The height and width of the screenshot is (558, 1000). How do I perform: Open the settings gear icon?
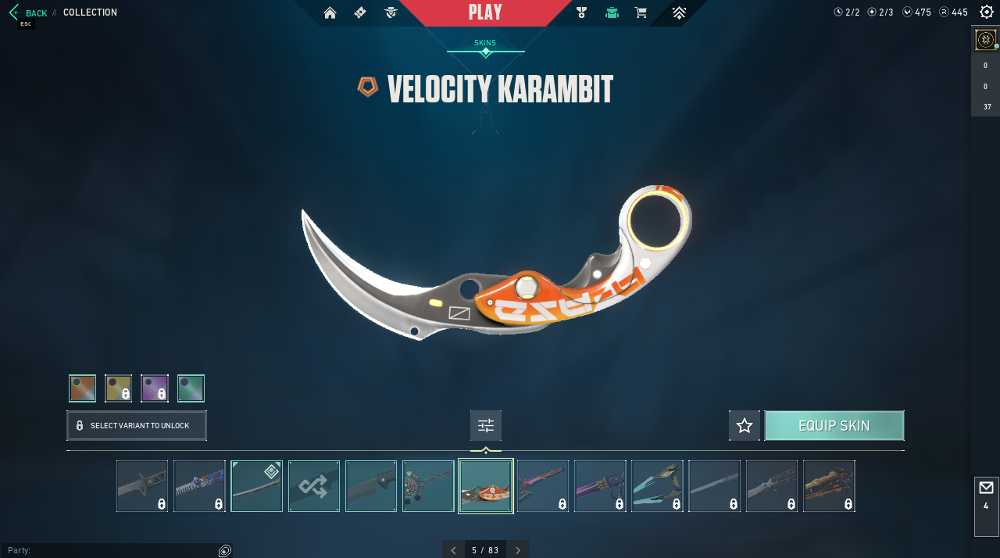(x=985, y=40)
